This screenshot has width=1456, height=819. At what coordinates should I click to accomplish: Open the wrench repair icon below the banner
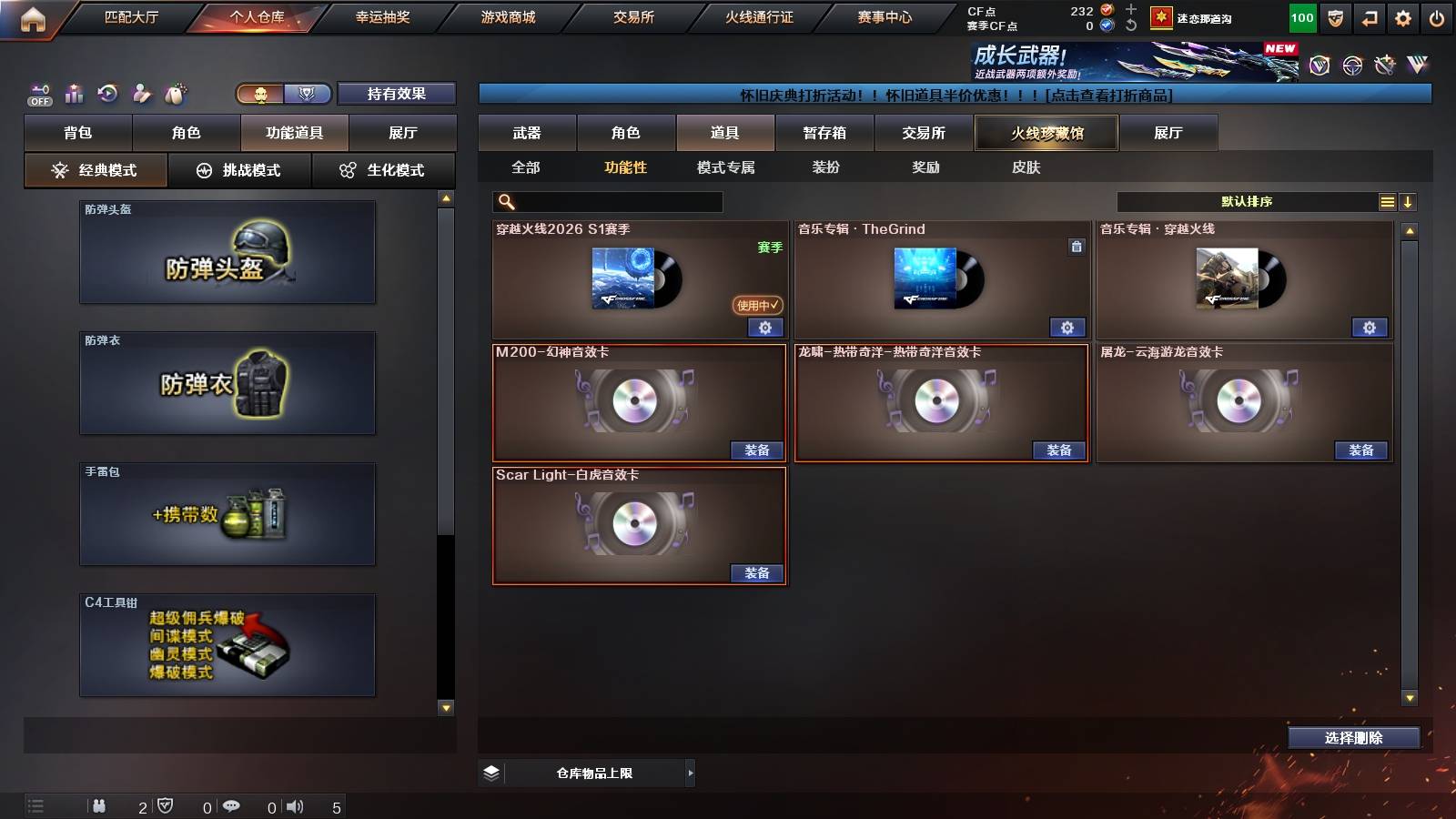tap(1385, 65)
